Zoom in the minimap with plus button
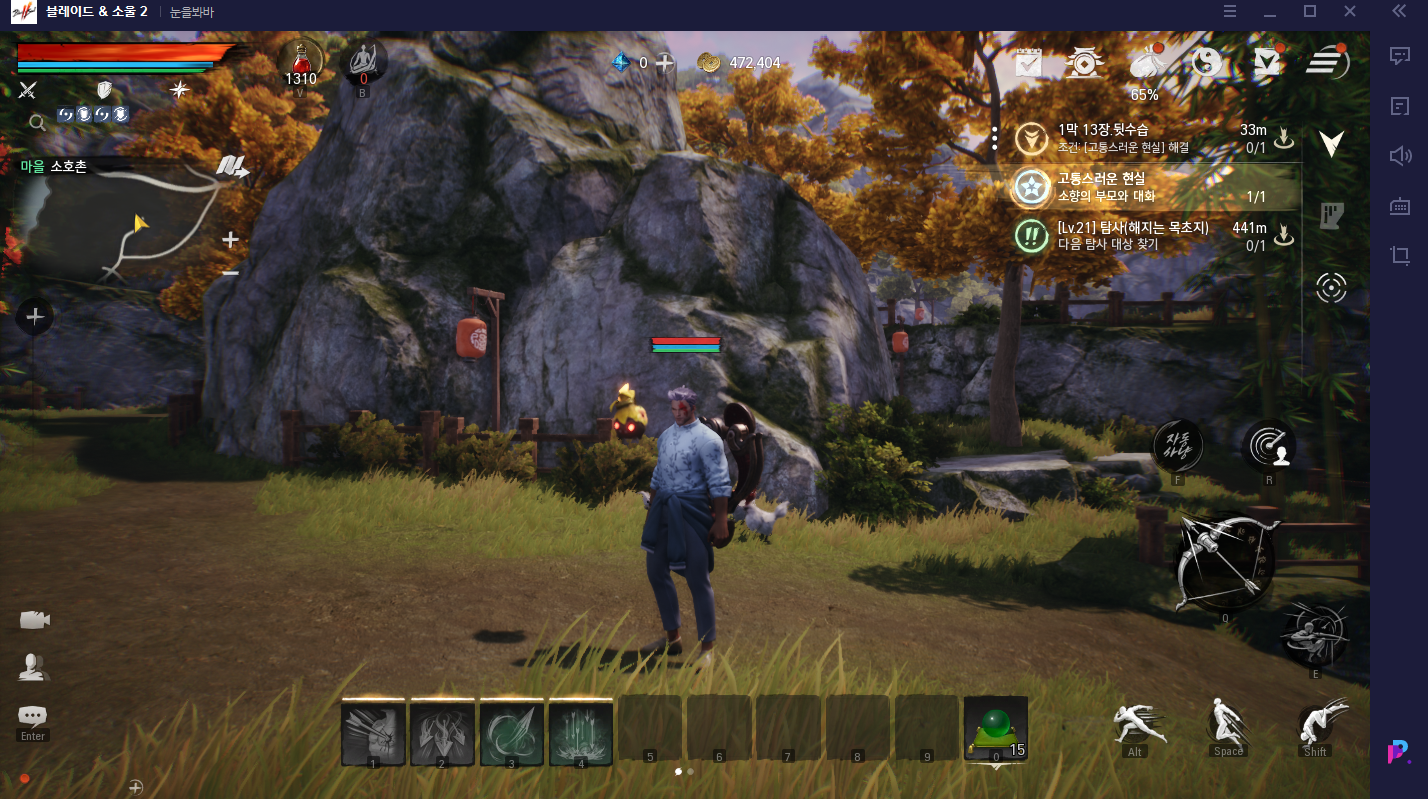This screenshot has height=799, width=1428. click(x=230, y=240)
